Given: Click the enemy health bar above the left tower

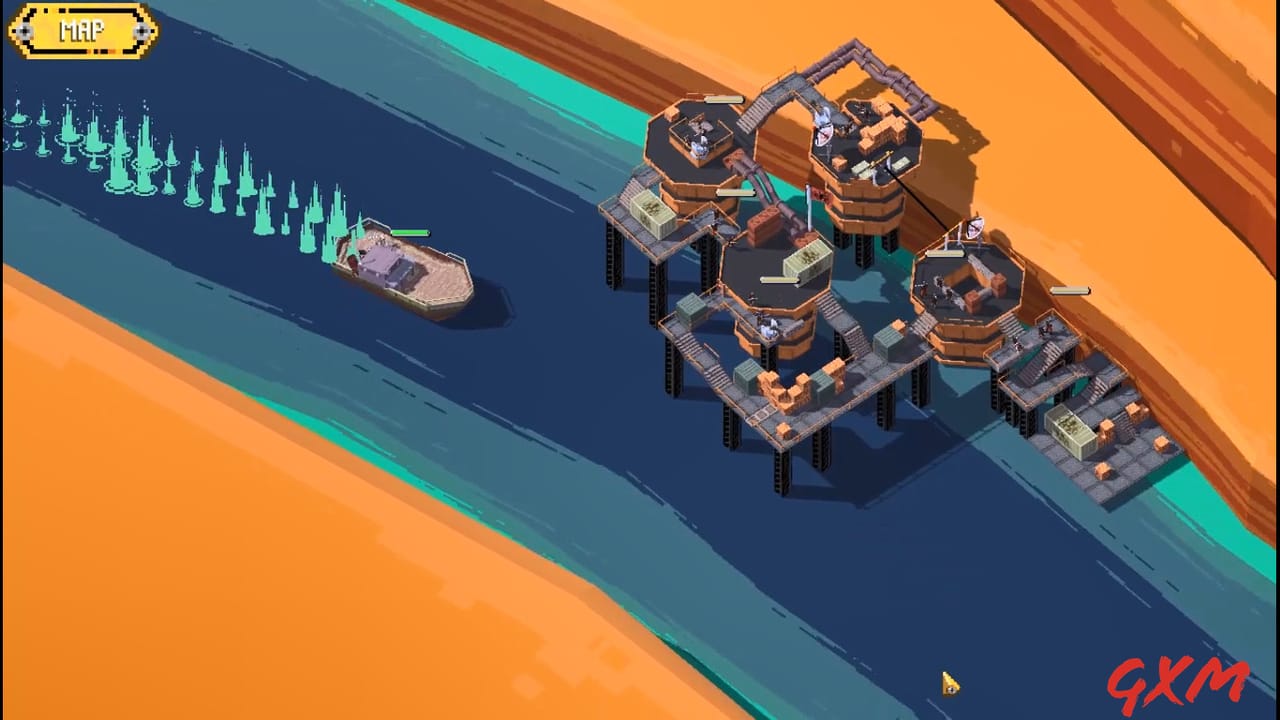Looking at the screenshot, I should (725, 98).
